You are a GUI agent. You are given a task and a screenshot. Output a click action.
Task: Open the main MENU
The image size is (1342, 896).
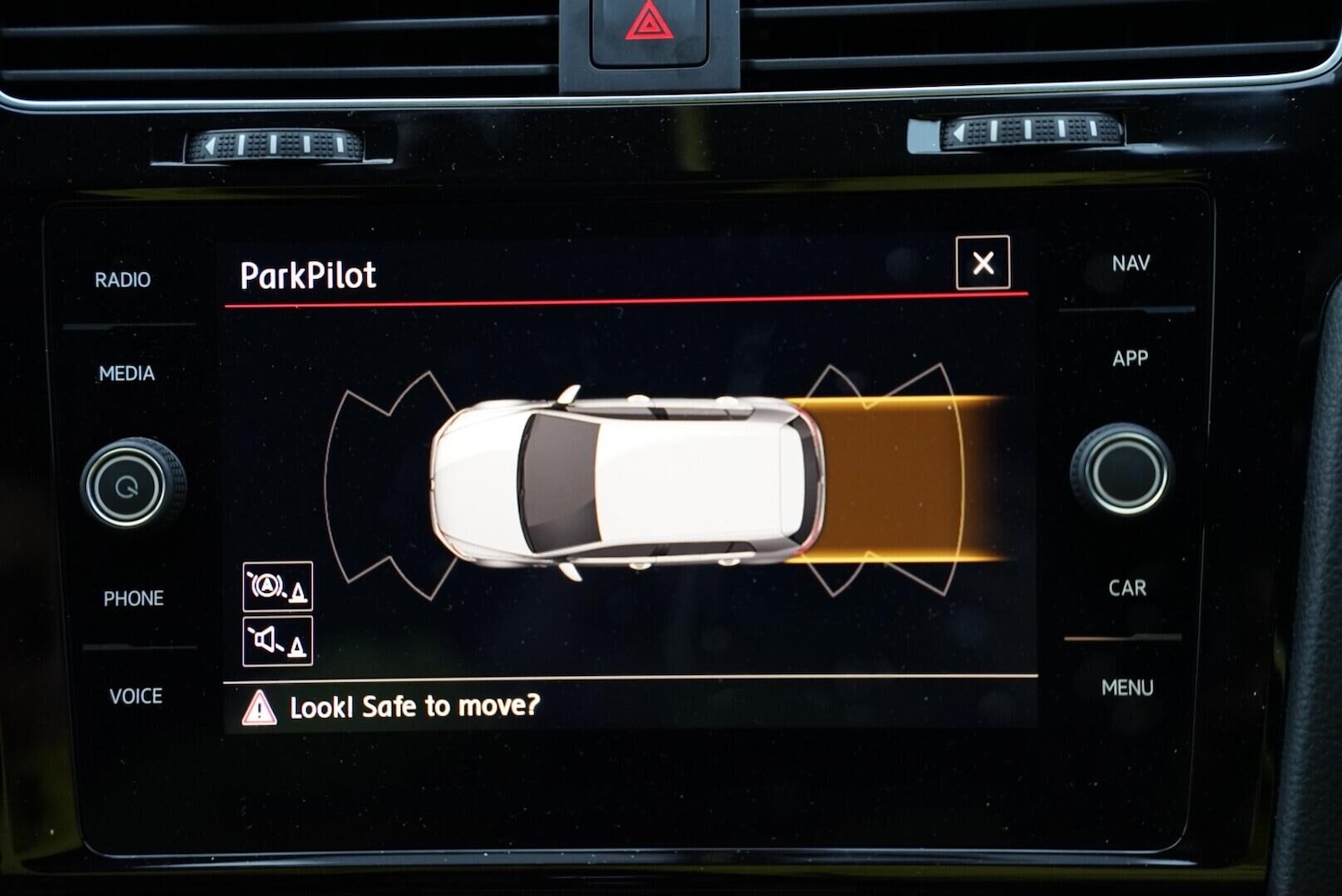click(1128, 688)
